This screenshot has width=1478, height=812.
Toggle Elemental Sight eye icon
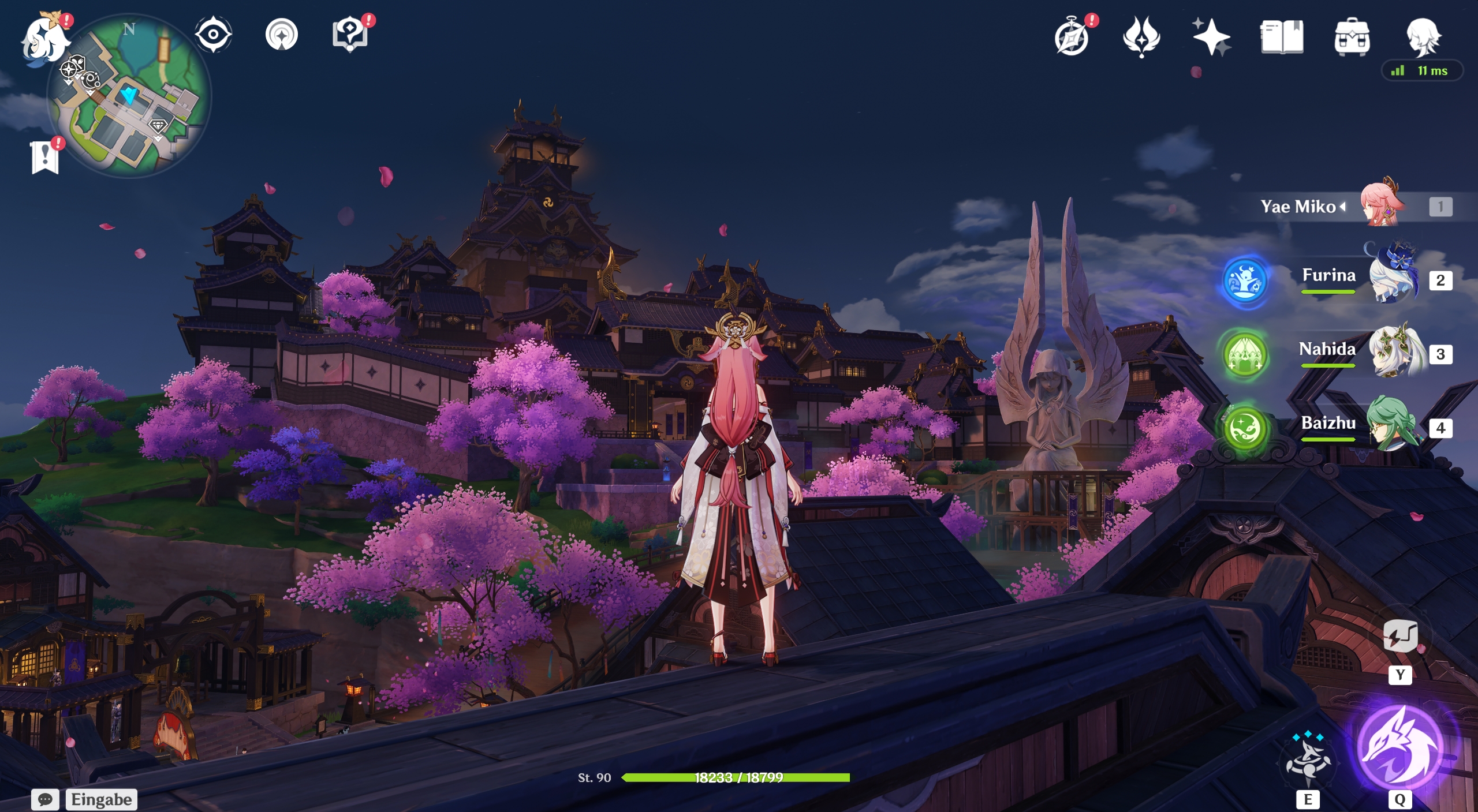click(214, 35)
